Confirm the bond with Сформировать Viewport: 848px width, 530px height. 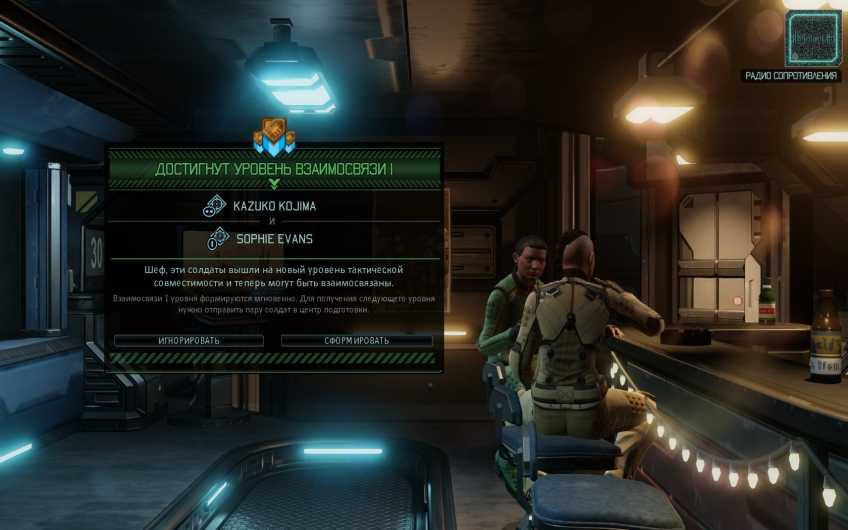pos(356,340)
